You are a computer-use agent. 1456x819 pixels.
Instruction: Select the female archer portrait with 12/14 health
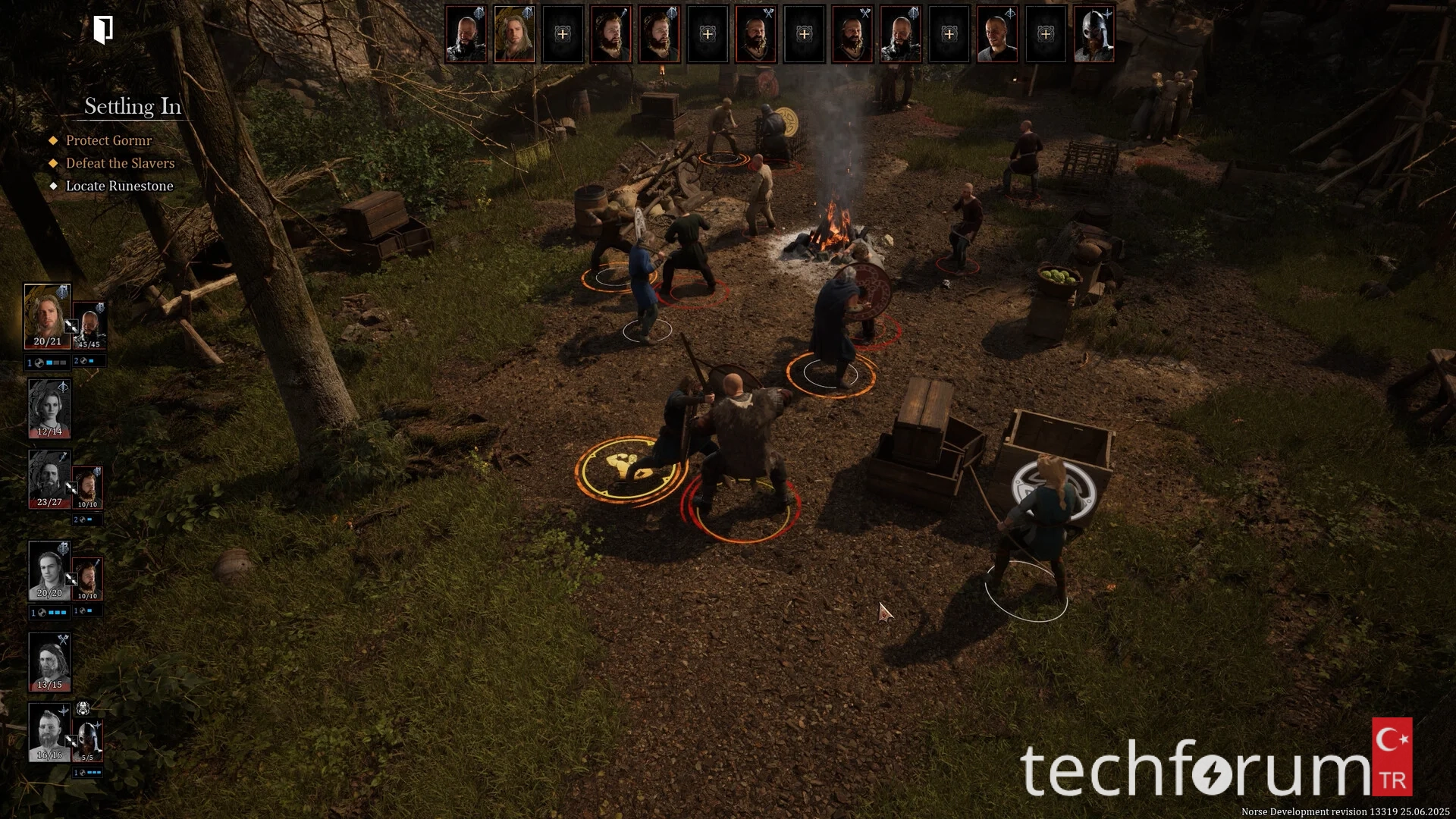(x=49, y=408)
